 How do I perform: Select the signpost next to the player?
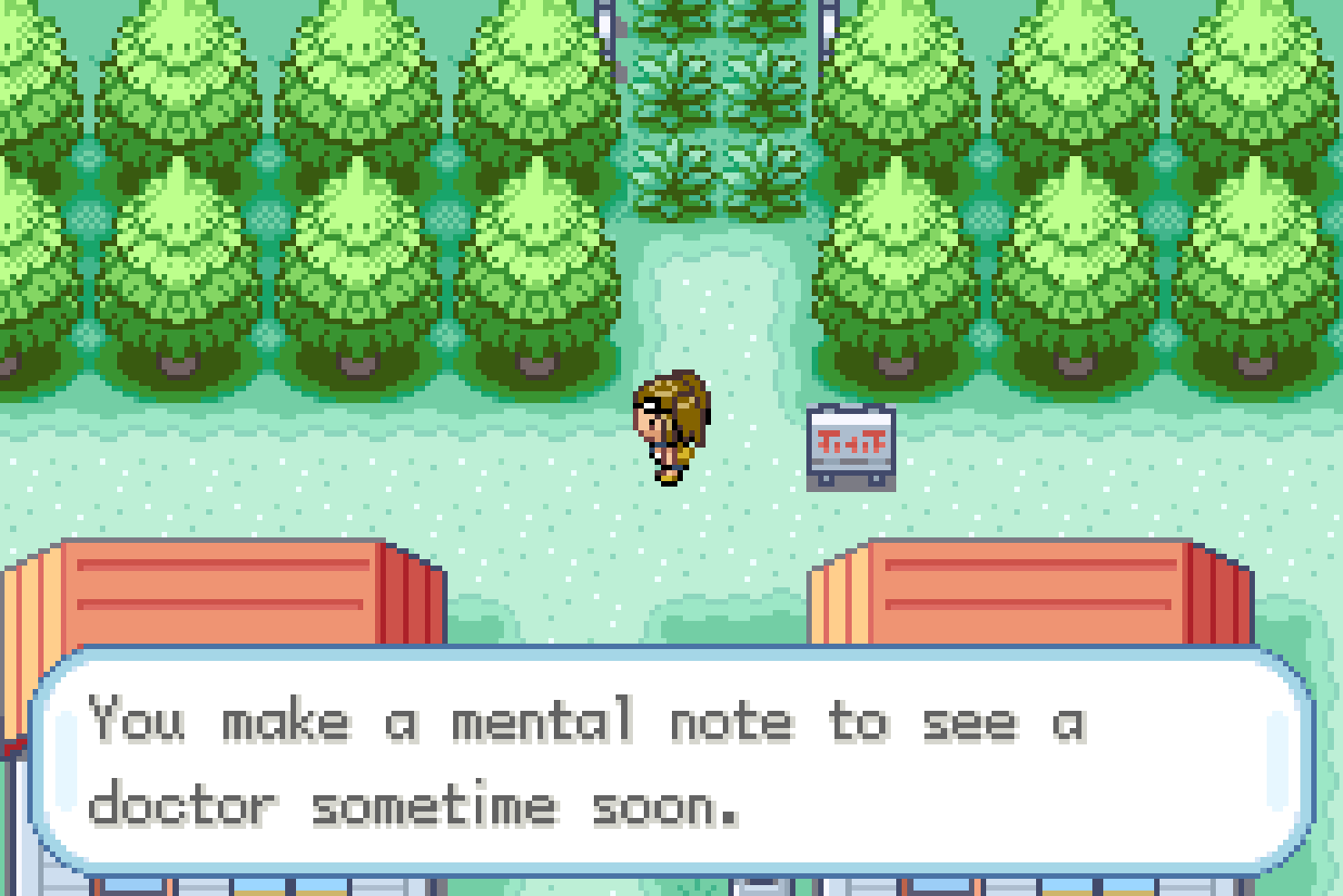pos(850,443)
